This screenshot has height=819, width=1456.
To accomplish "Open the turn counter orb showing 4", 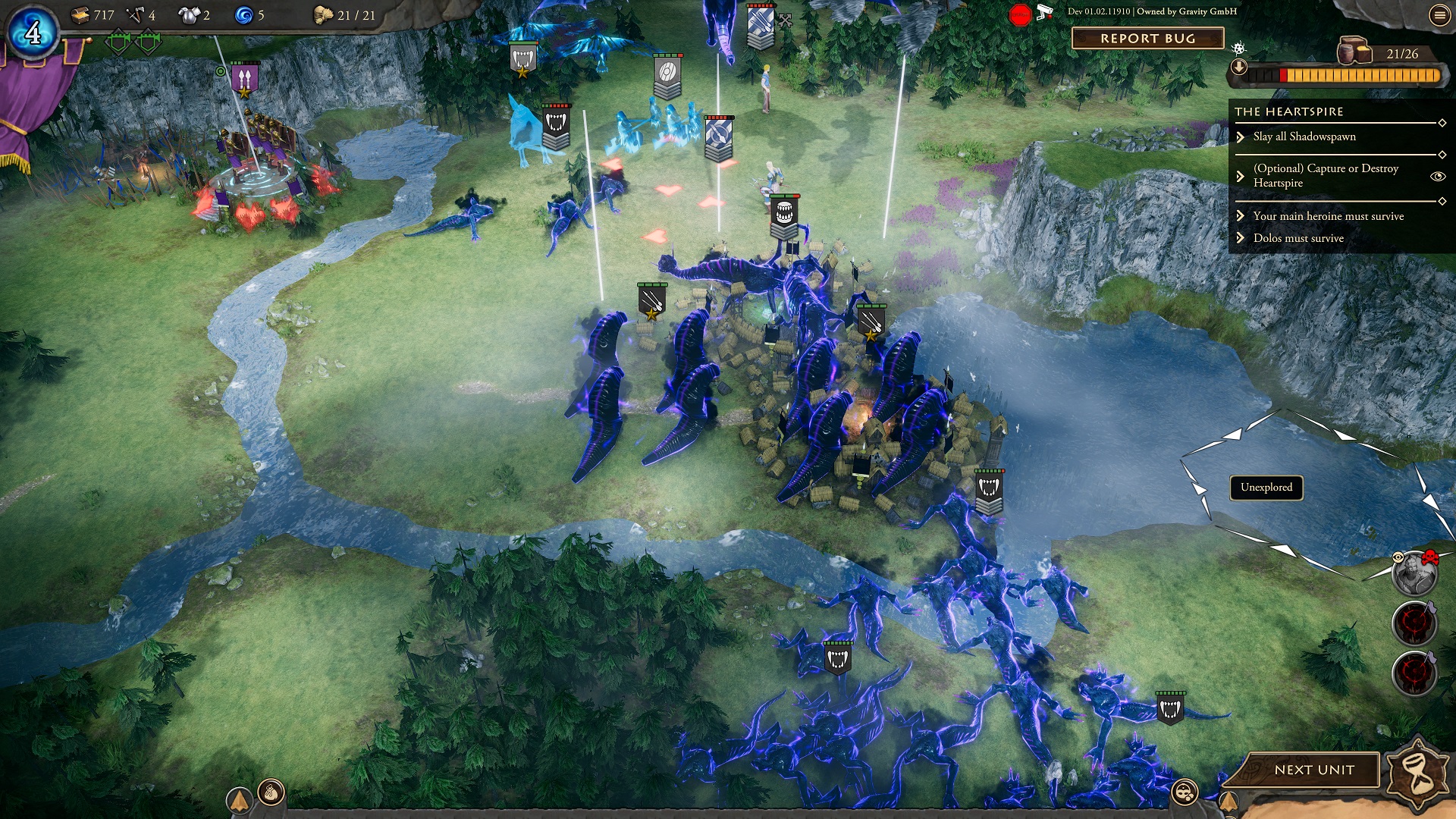I will pyautogui.click(x=33, y=33).
